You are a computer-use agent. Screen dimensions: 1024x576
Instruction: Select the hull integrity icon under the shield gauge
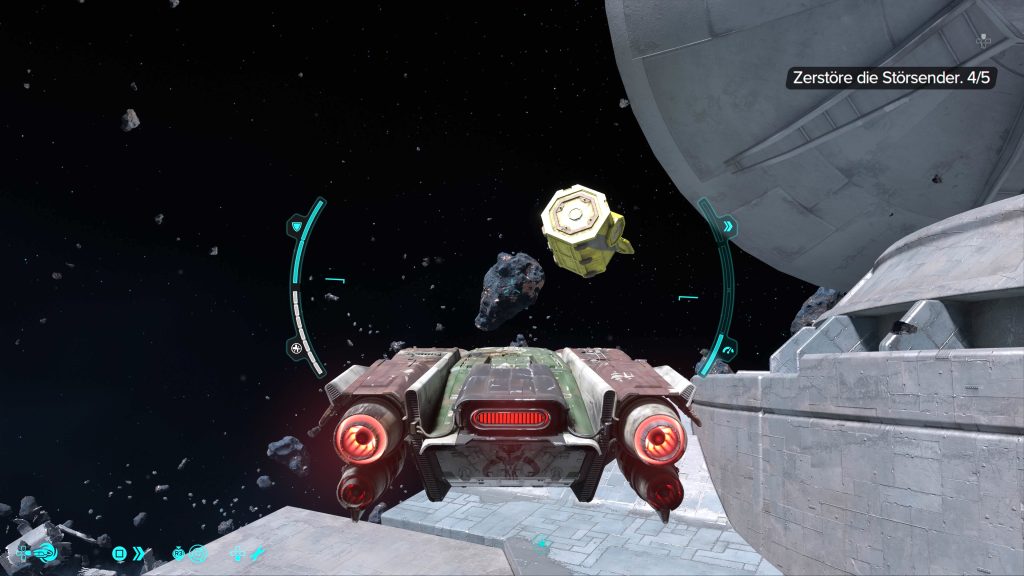(x=297, y=348)
